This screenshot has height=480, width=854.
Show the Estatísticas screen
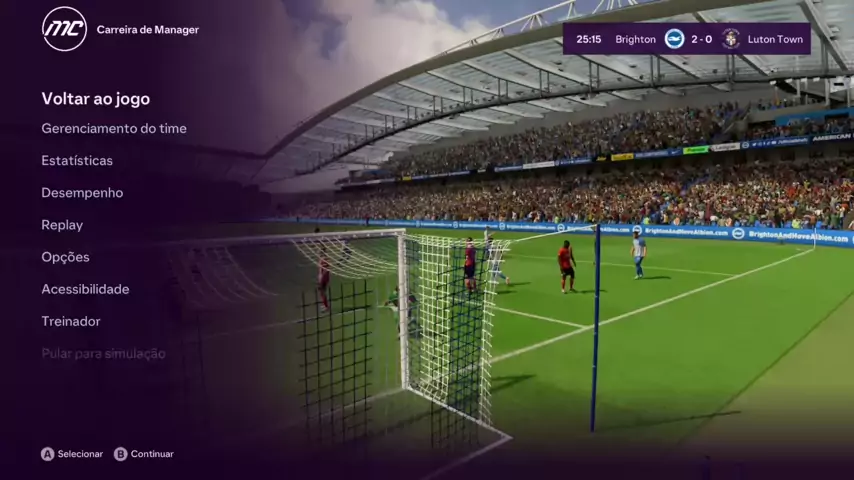pyautogui.click(x=77, y=161)
